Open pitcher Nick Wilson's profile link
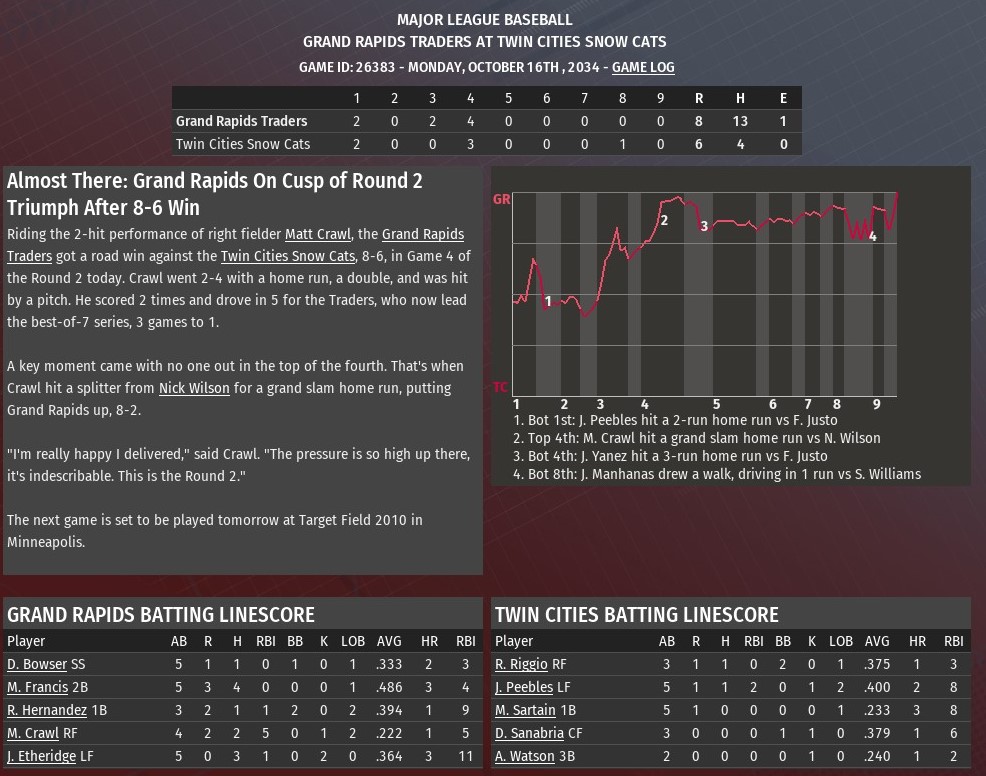 pyautogui.click(x=194, y=388)
